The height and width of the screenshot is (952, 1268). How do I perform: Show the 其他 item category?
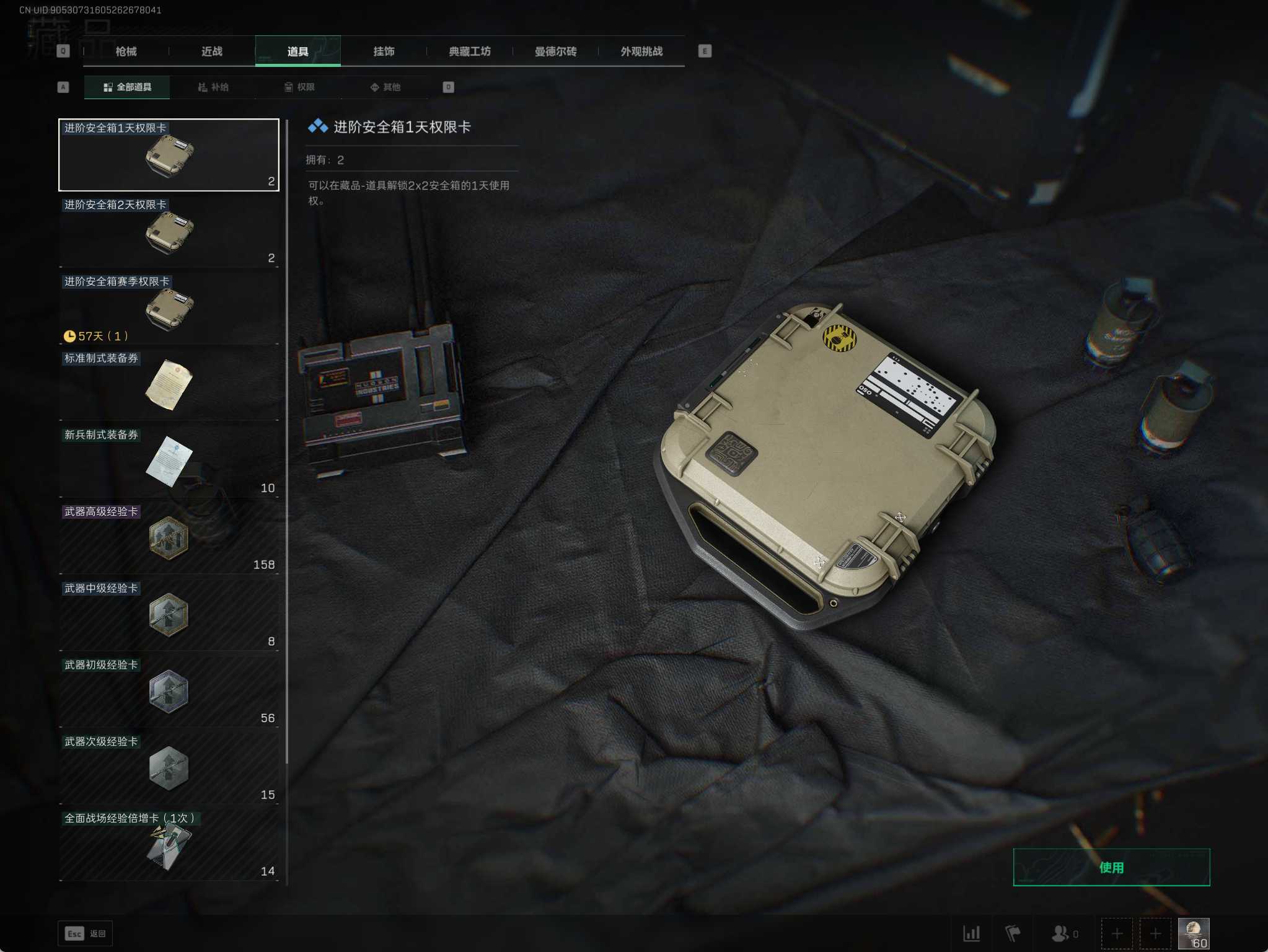[x=385, y=87]
